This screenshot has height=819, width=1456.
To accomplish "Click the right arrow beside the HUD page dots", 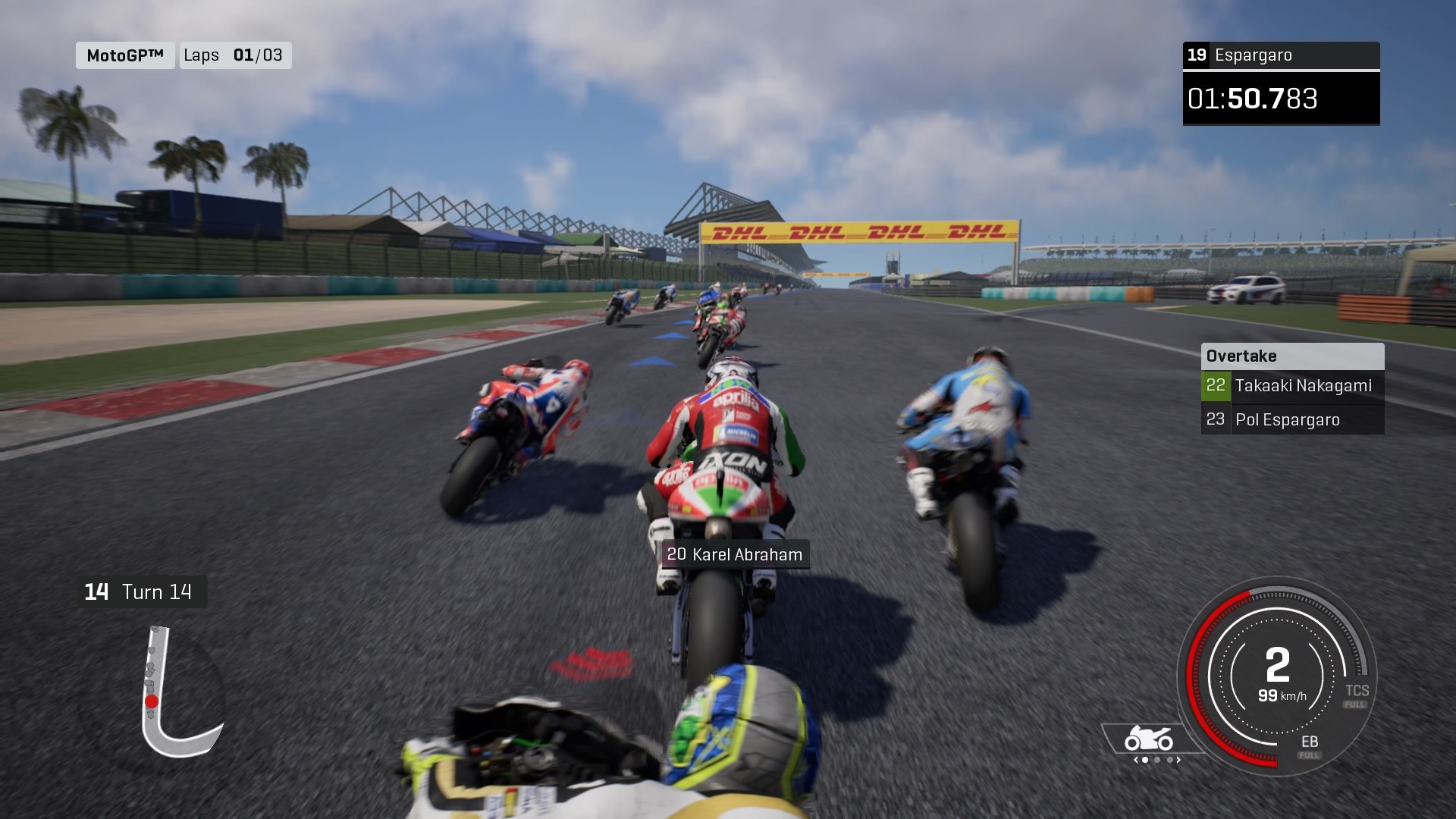I will click(x=1178, y=760).
